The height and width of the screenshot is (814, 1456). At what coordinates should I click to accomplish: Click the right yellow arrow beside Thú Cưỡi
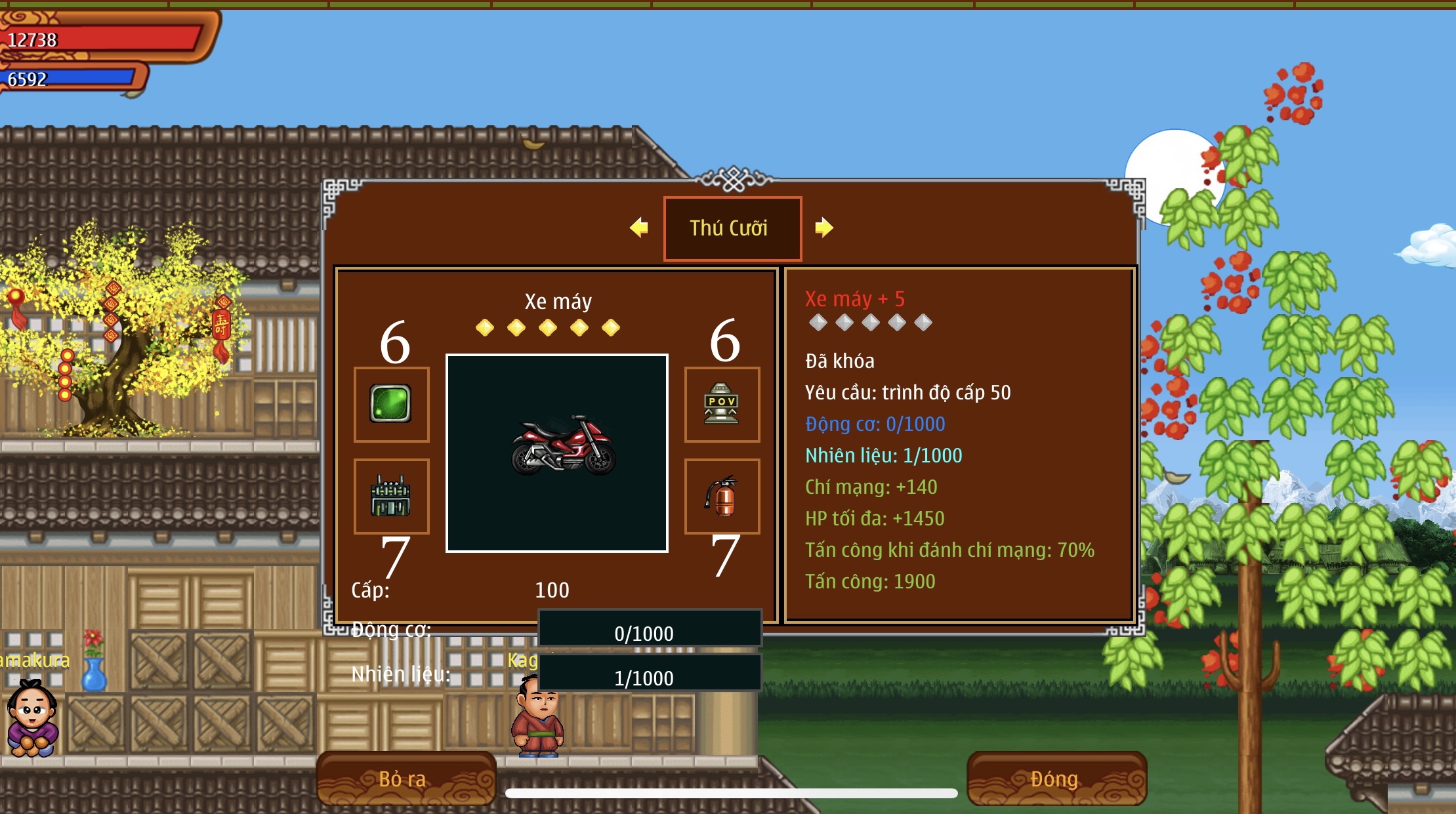[823, 228]
